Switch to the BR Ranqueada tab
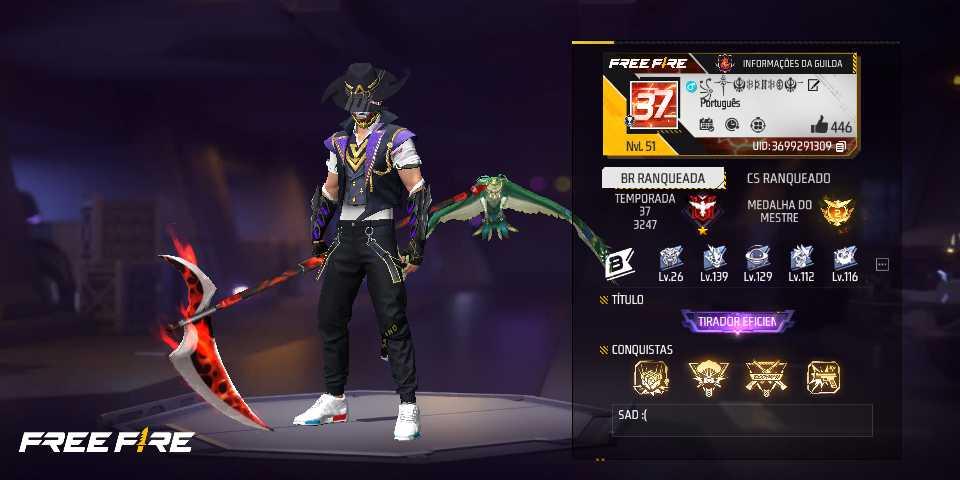 [x=655, y=178]
